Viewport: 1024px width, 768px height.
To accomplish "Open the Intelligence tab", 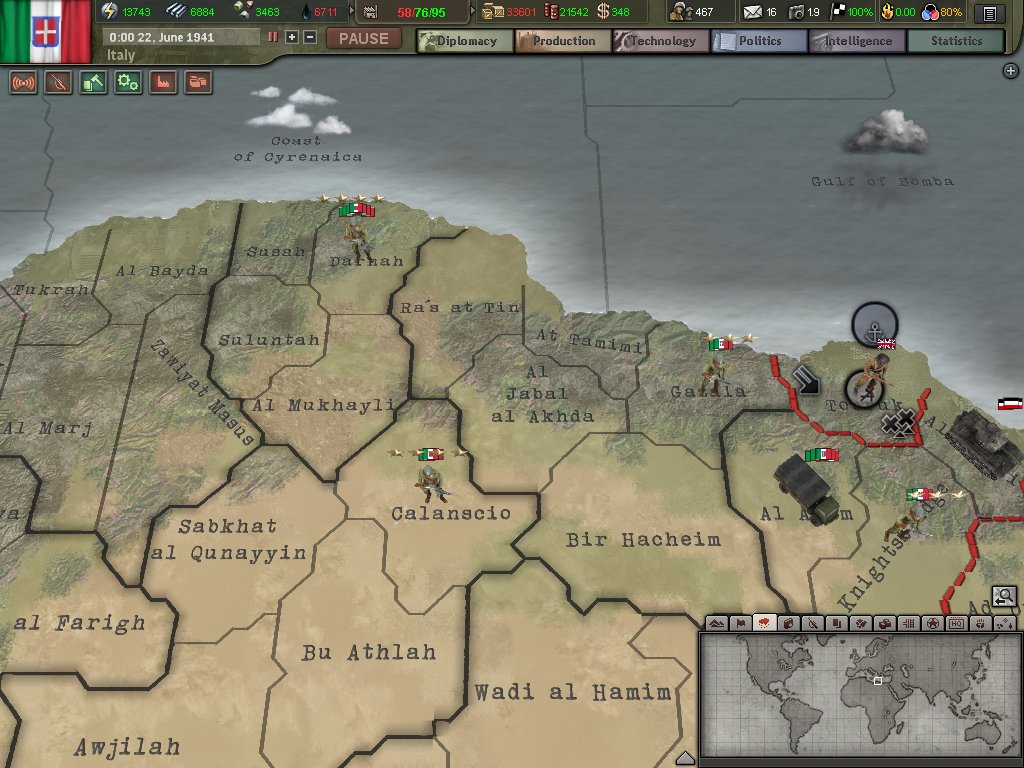I will coord(857,41).
